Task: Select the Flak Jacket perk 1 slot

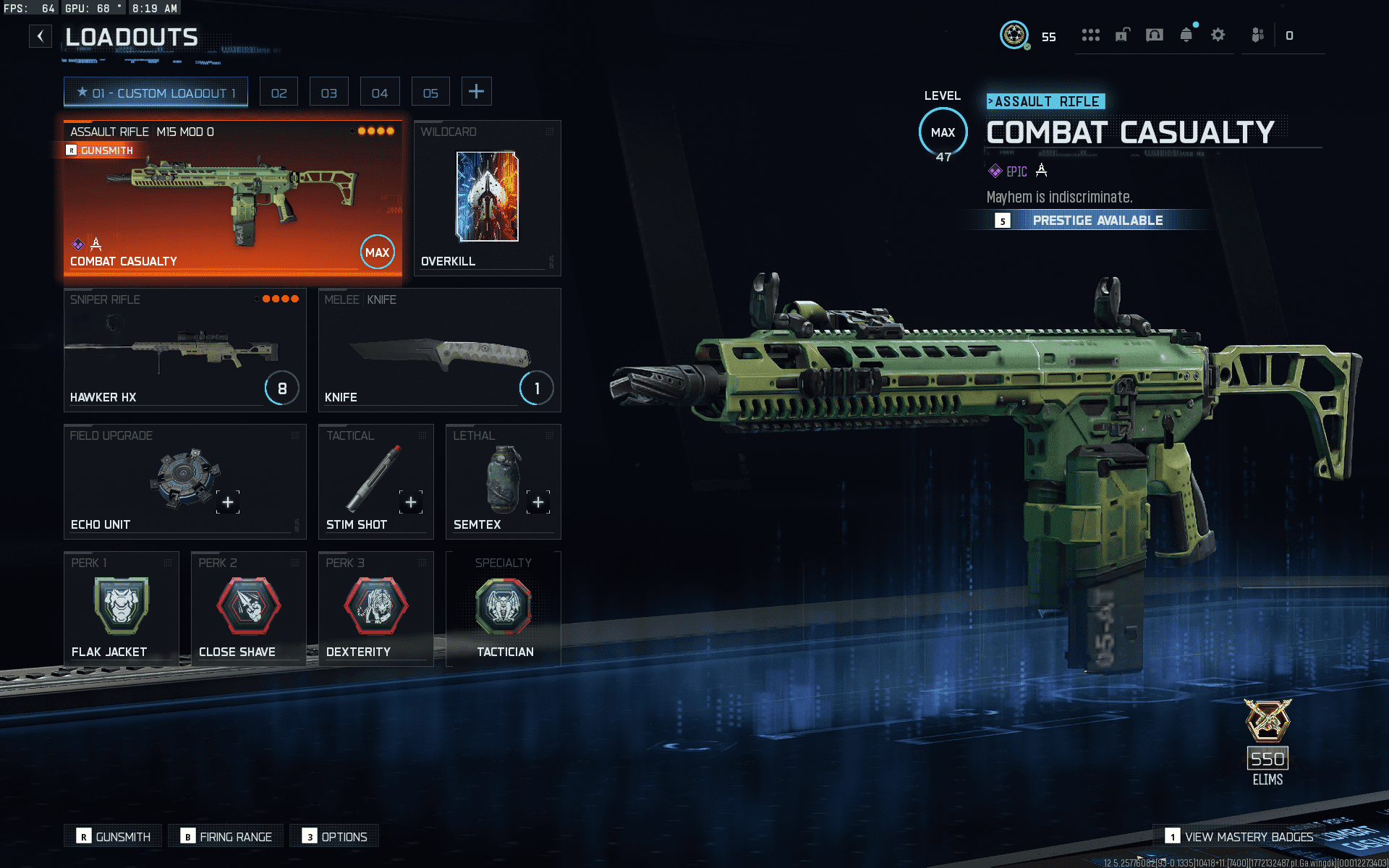Action: [121, 609]
